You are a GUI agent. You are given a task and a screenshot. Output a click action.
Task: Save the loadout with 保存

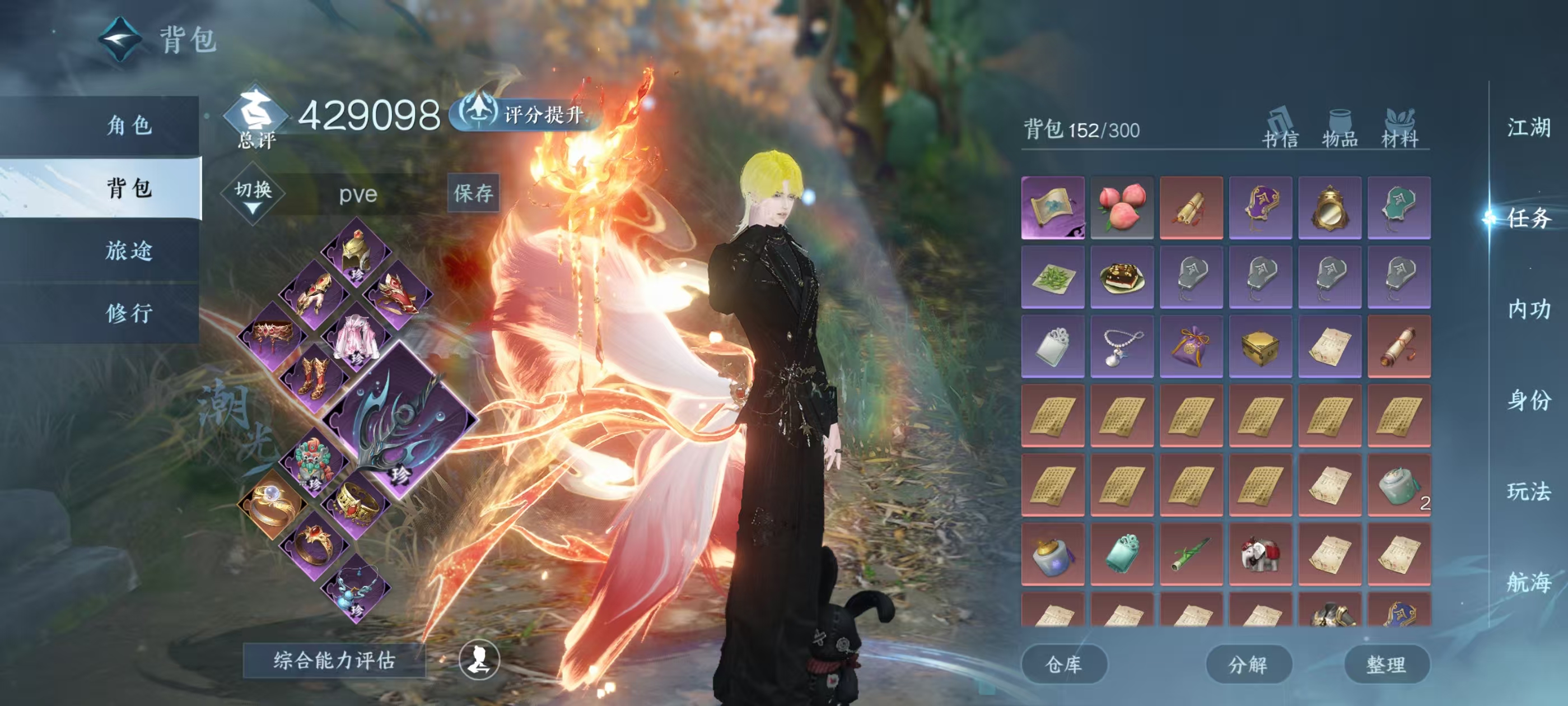tap(473, 193)
